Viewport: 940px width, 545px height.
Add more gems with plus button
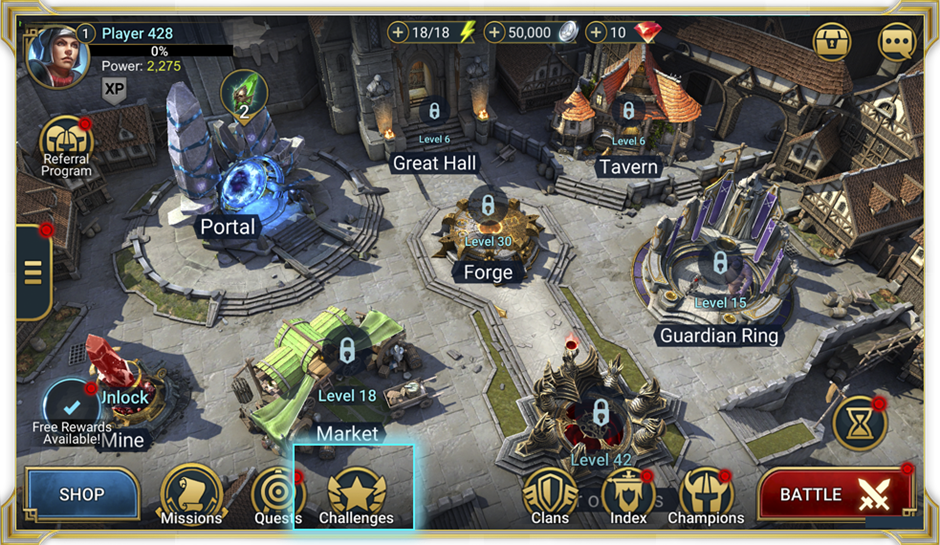[597, 33]
